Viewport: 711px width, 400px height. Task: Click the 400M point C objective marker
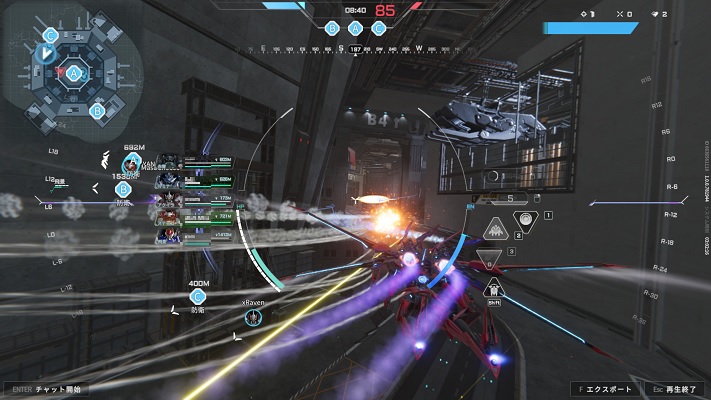[198, 296]
